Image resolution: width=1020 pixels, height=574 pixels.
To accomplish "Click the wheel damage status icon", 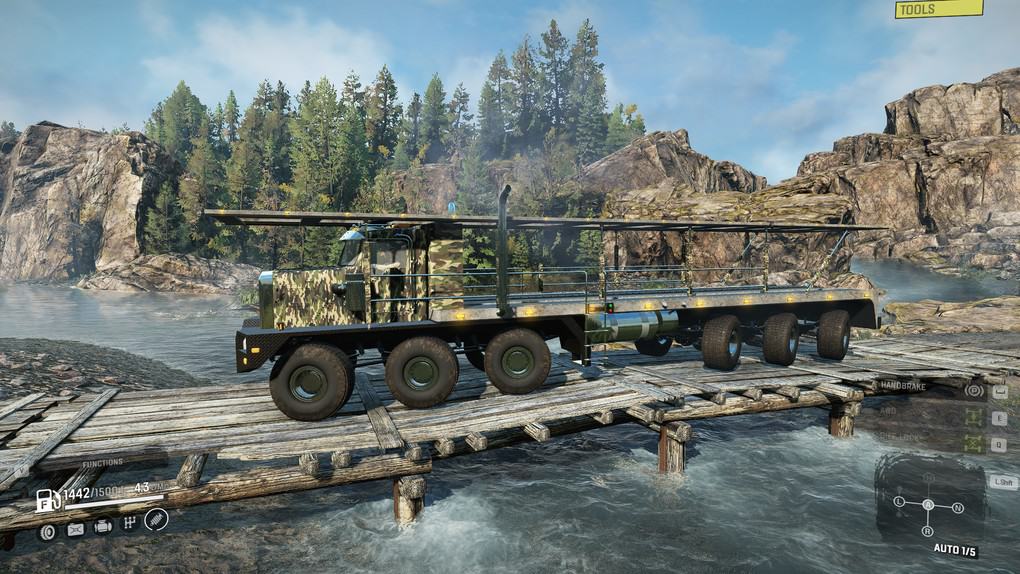I will (x=47, y=531).
